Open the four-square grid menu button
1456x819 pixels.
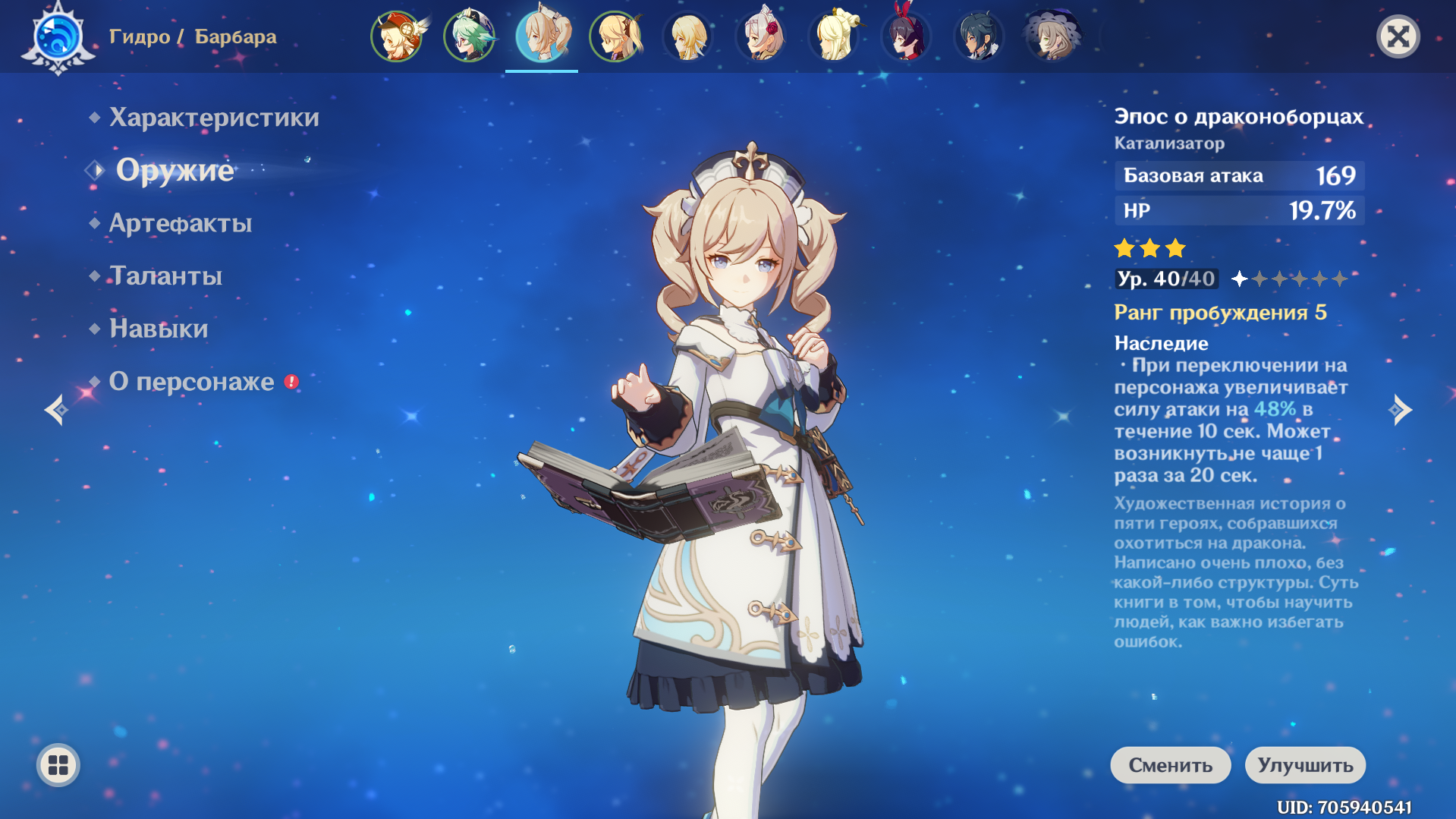(58, 765)
